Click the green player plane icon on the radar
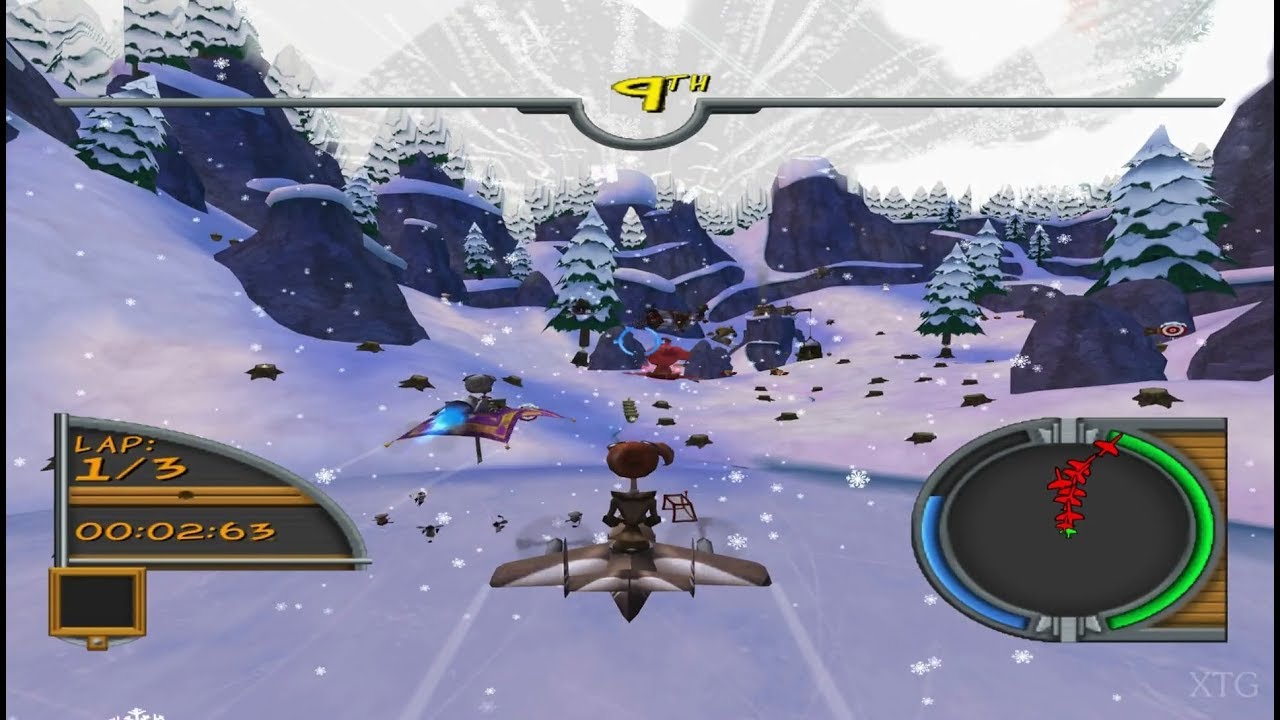The image size is (1280, 720). pyautogui.click(x=1069, y=532)
